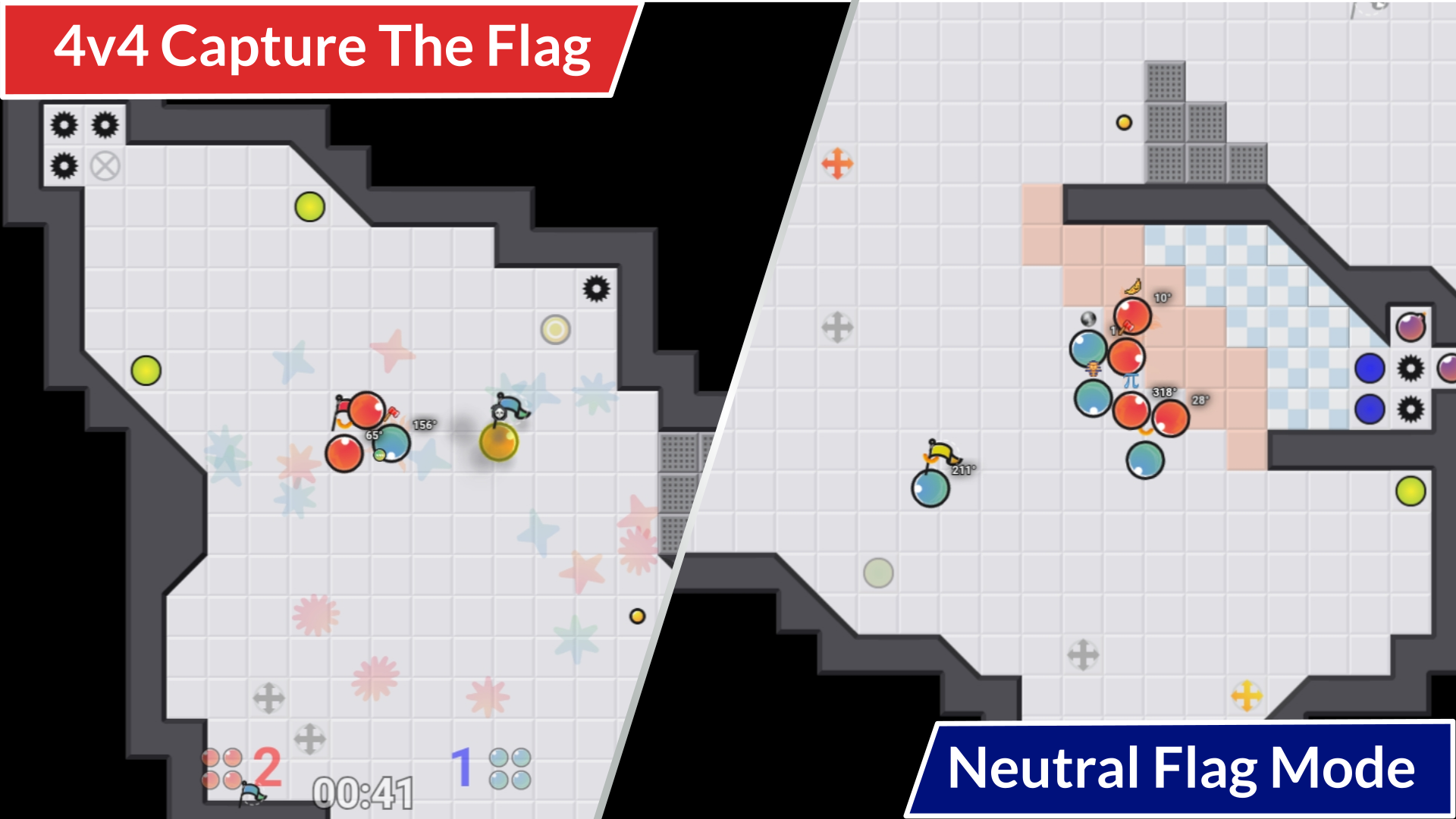Select the yellow dot pickup near the right wall
Viewport: 1456px width, 819px height.
tap(638, 617)
